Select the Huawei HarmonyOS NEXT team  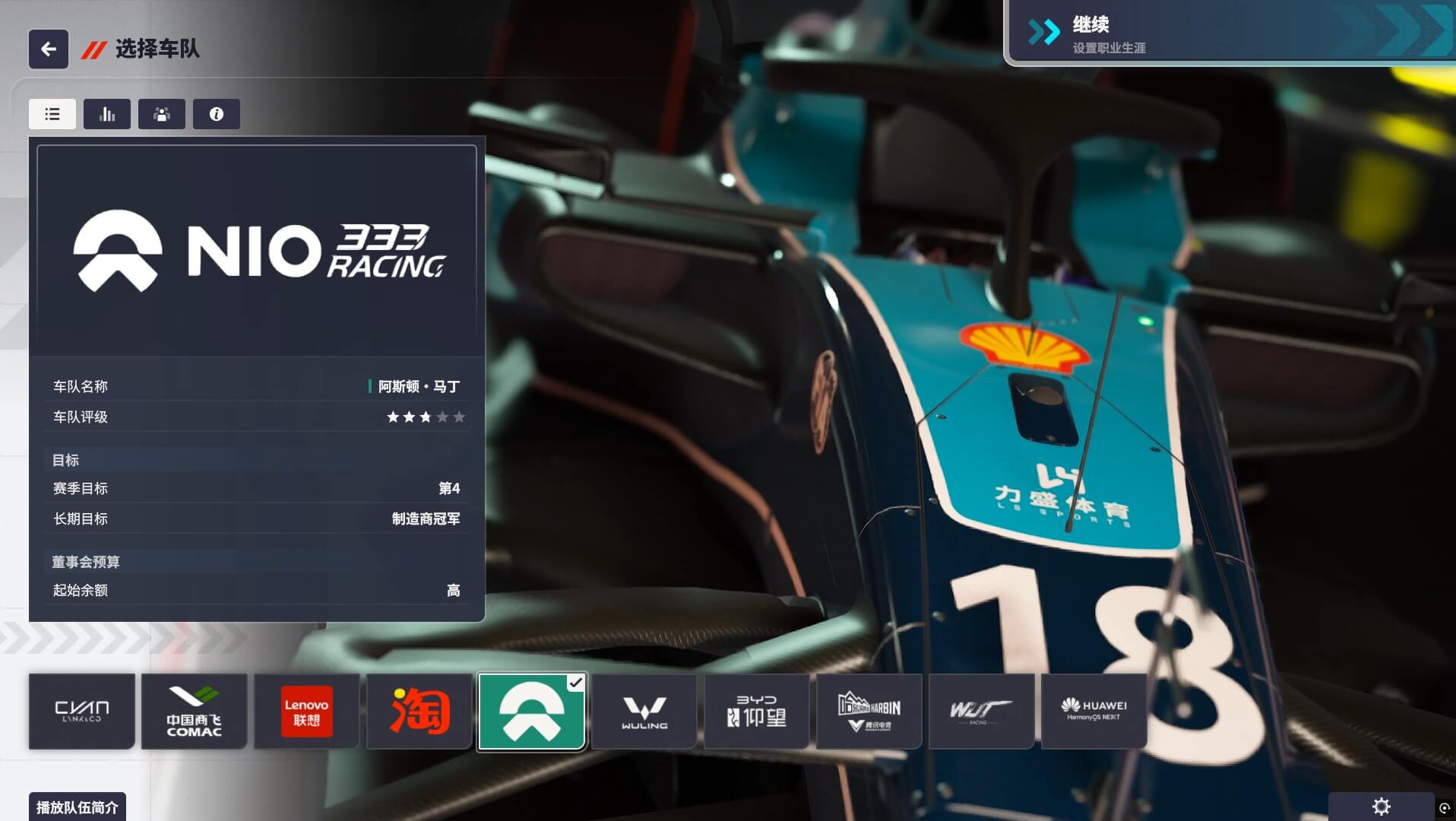tap(1094, 712)
